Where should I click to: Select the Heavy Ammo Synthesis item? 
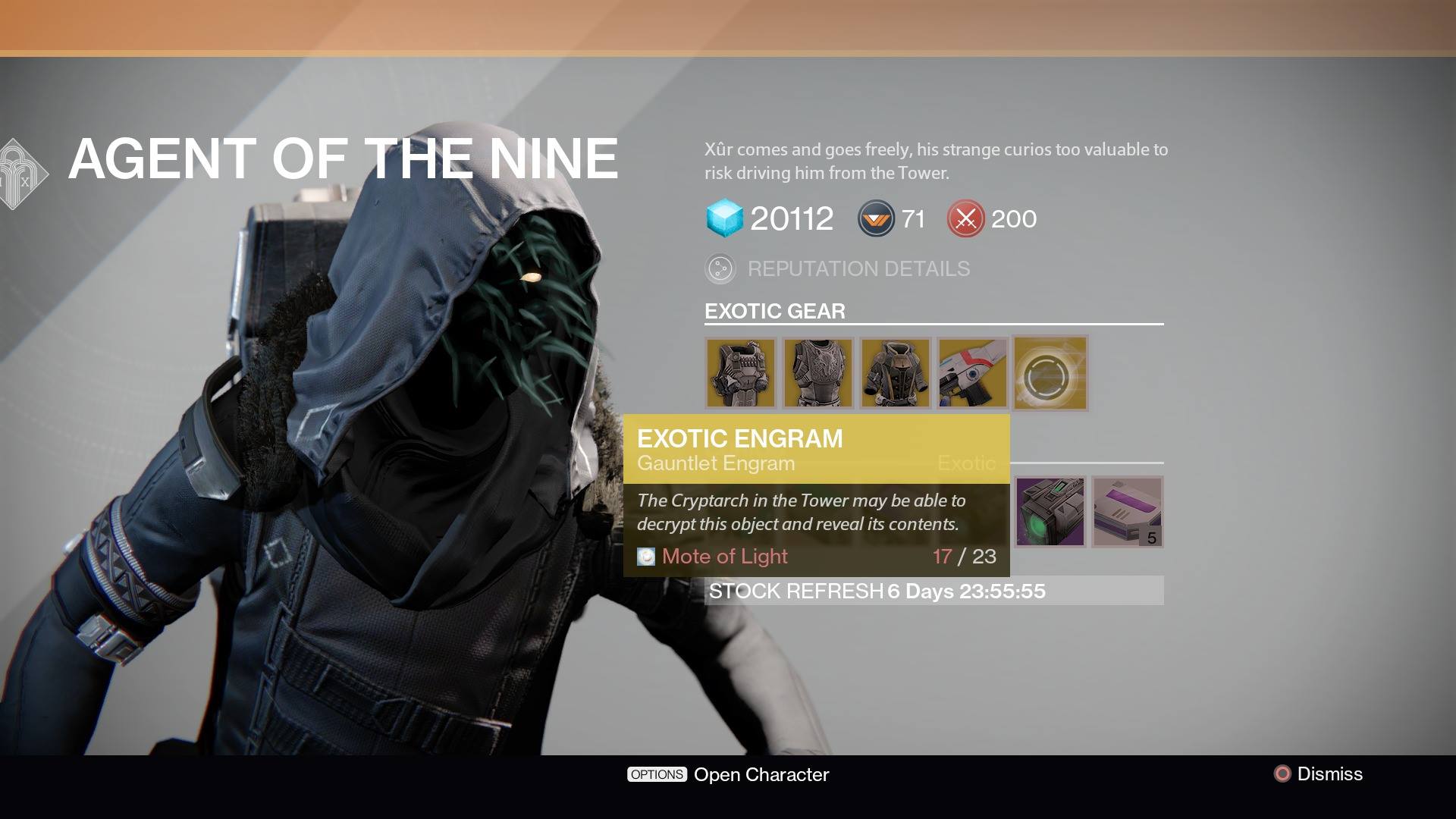(1051, 512)
